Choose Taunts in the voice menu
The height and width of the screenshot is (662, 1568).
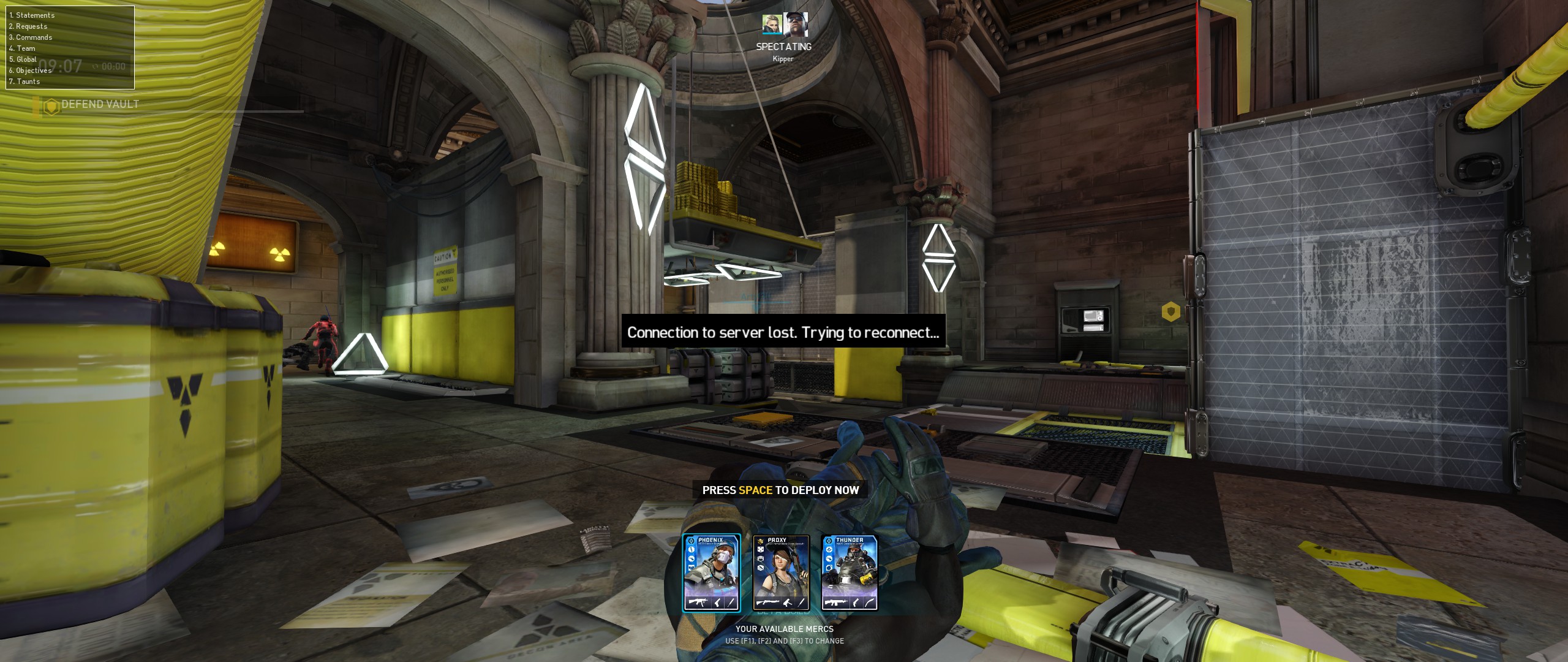tap(24, 82)
